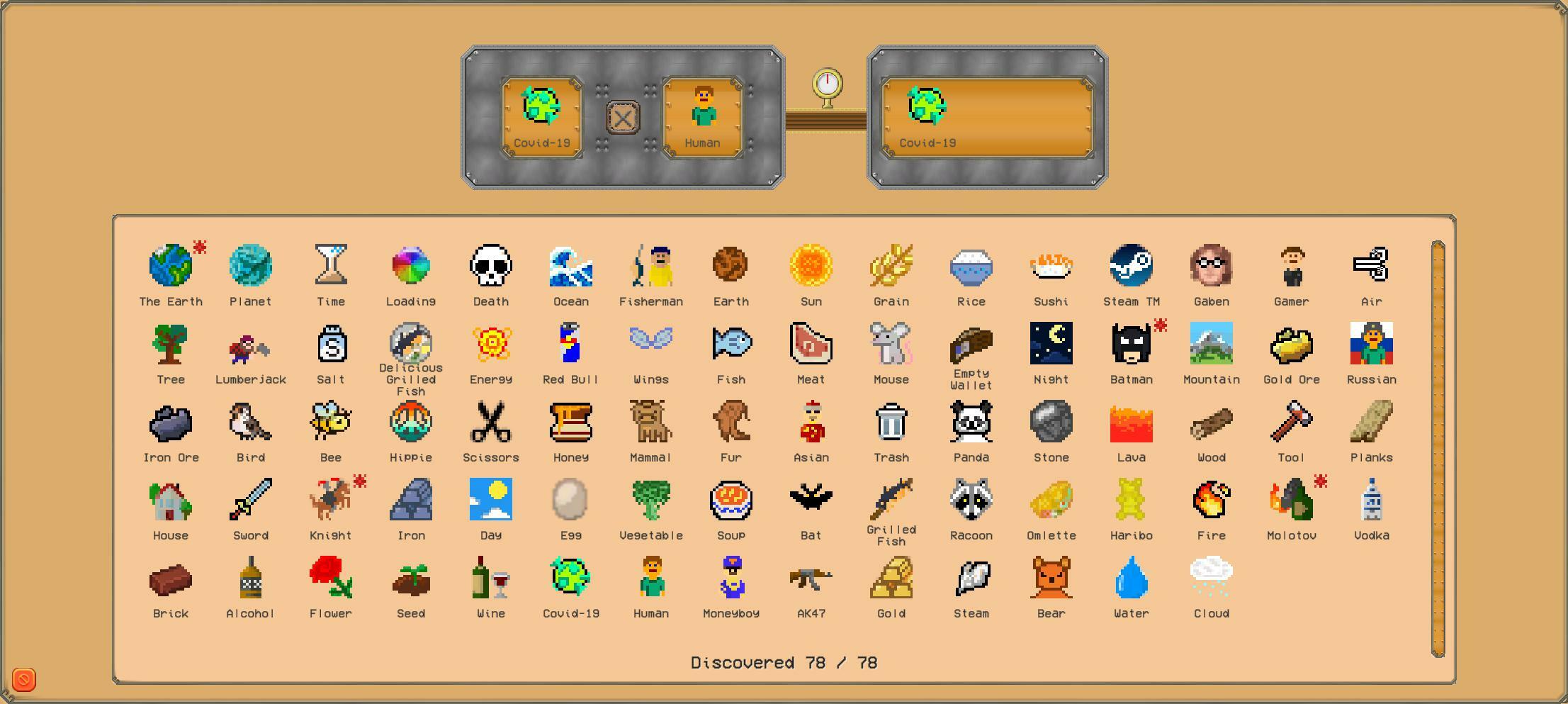Select the Moneyboy element
The height and width of the screenshot is (704, 1568).
coord(731,578)
